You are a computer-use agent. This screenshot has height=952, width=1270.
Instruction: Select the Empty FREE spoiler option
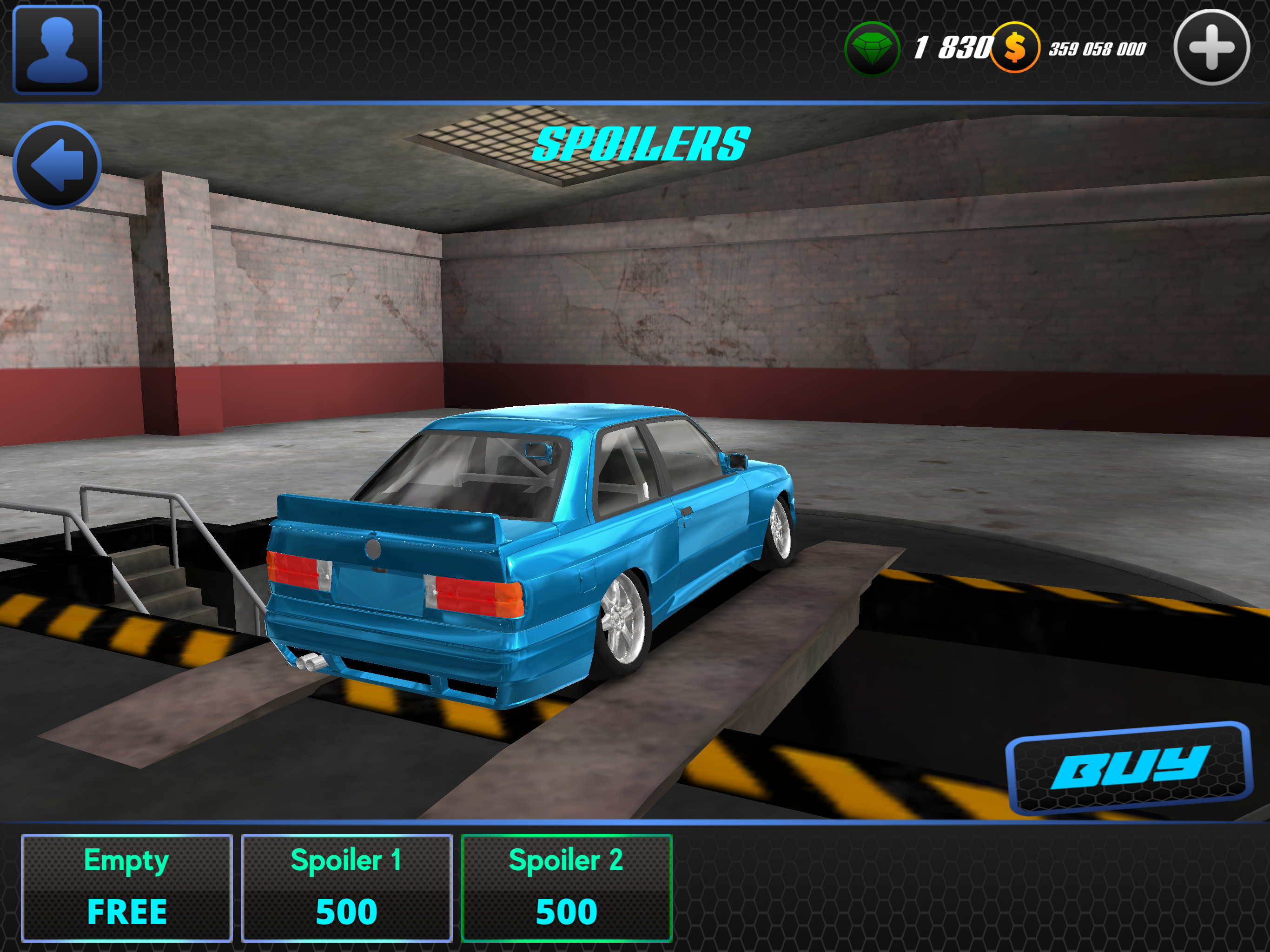[x=127, y=887]
